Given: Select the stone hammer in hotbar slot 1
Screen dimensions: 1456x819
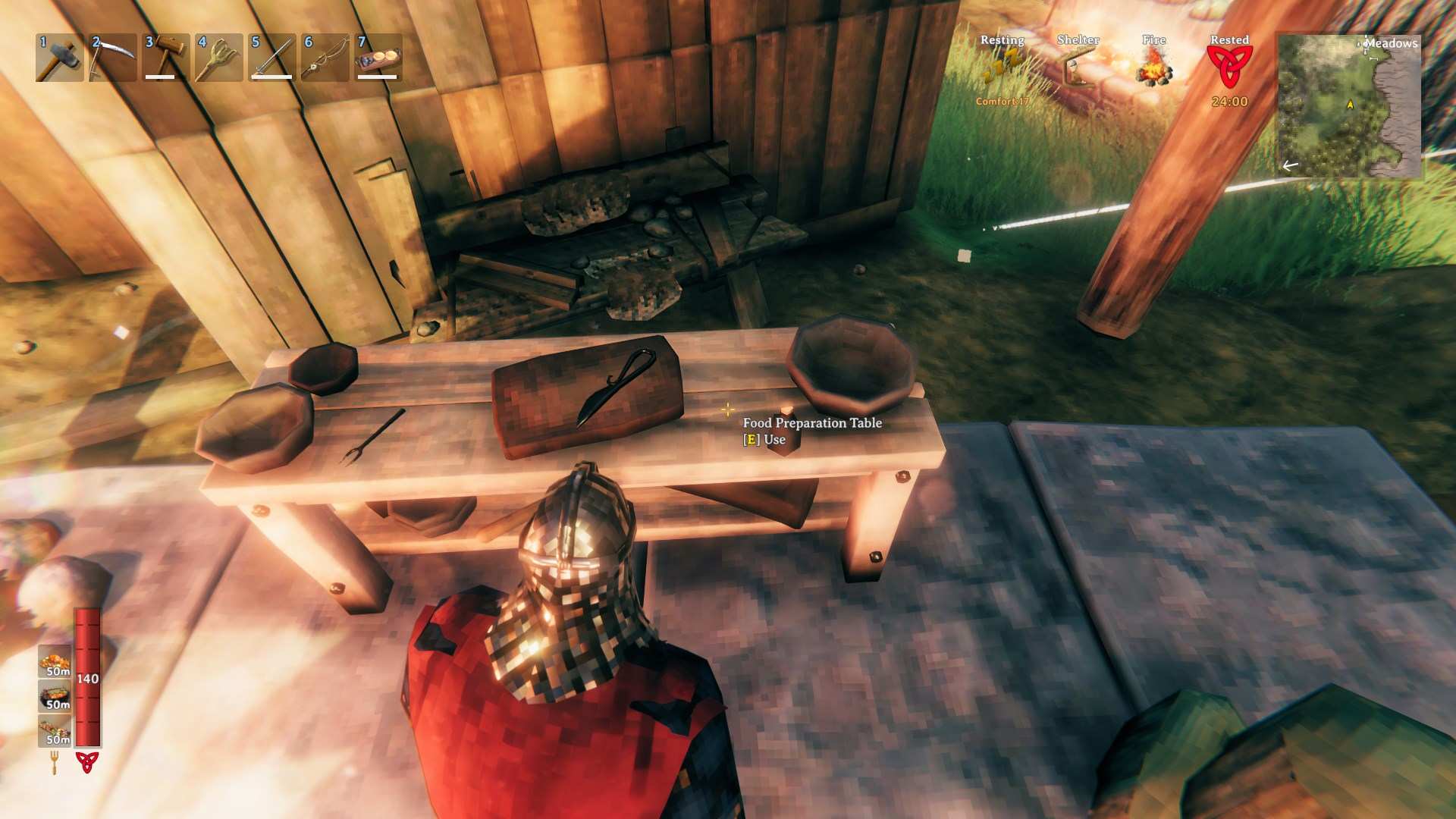Looking at the screenshot, I should [59, 58].
